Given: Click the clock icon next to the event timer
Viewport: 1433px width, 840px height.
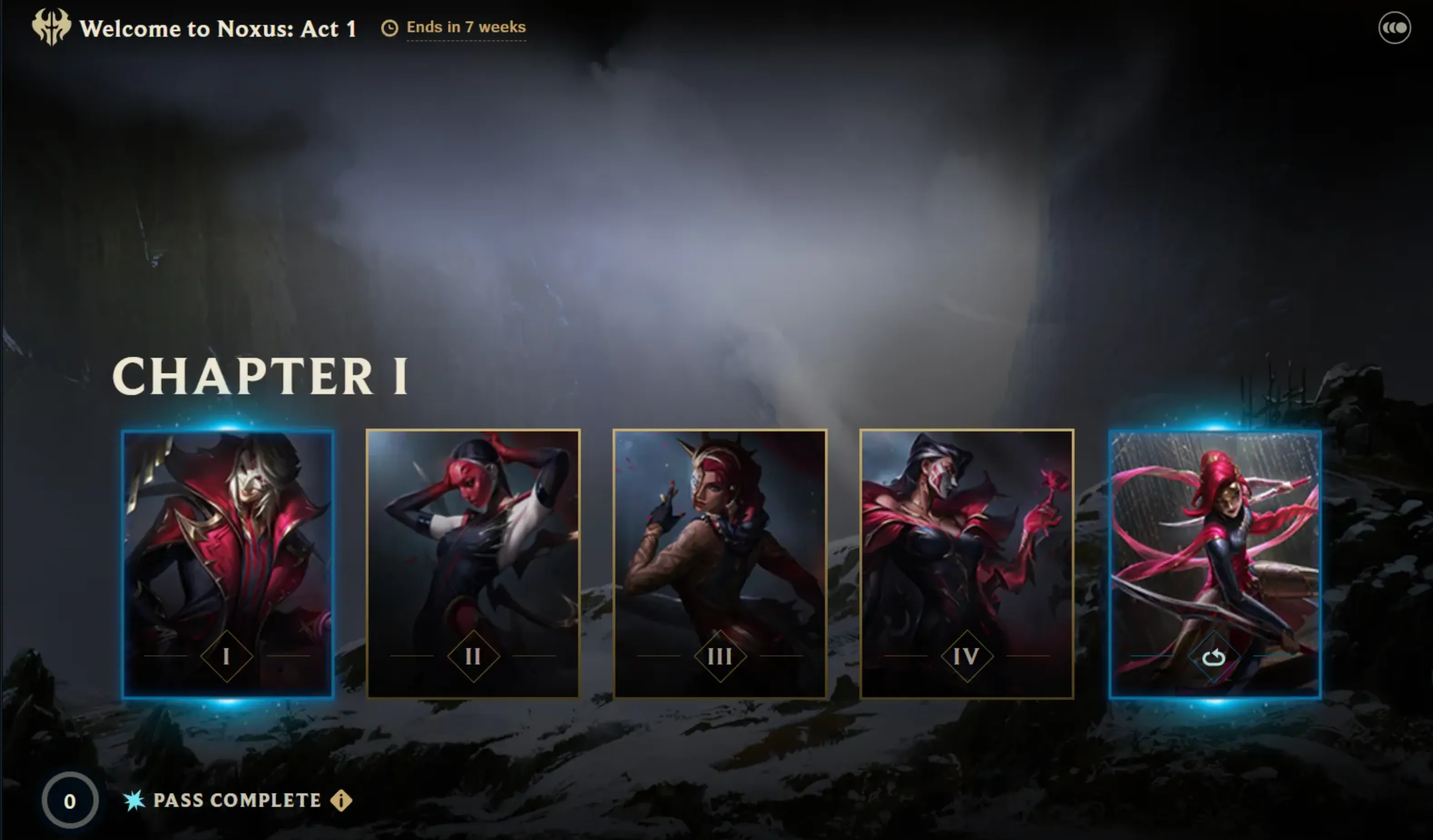Looking at the screenshot, I should click(x=390, y=27).
